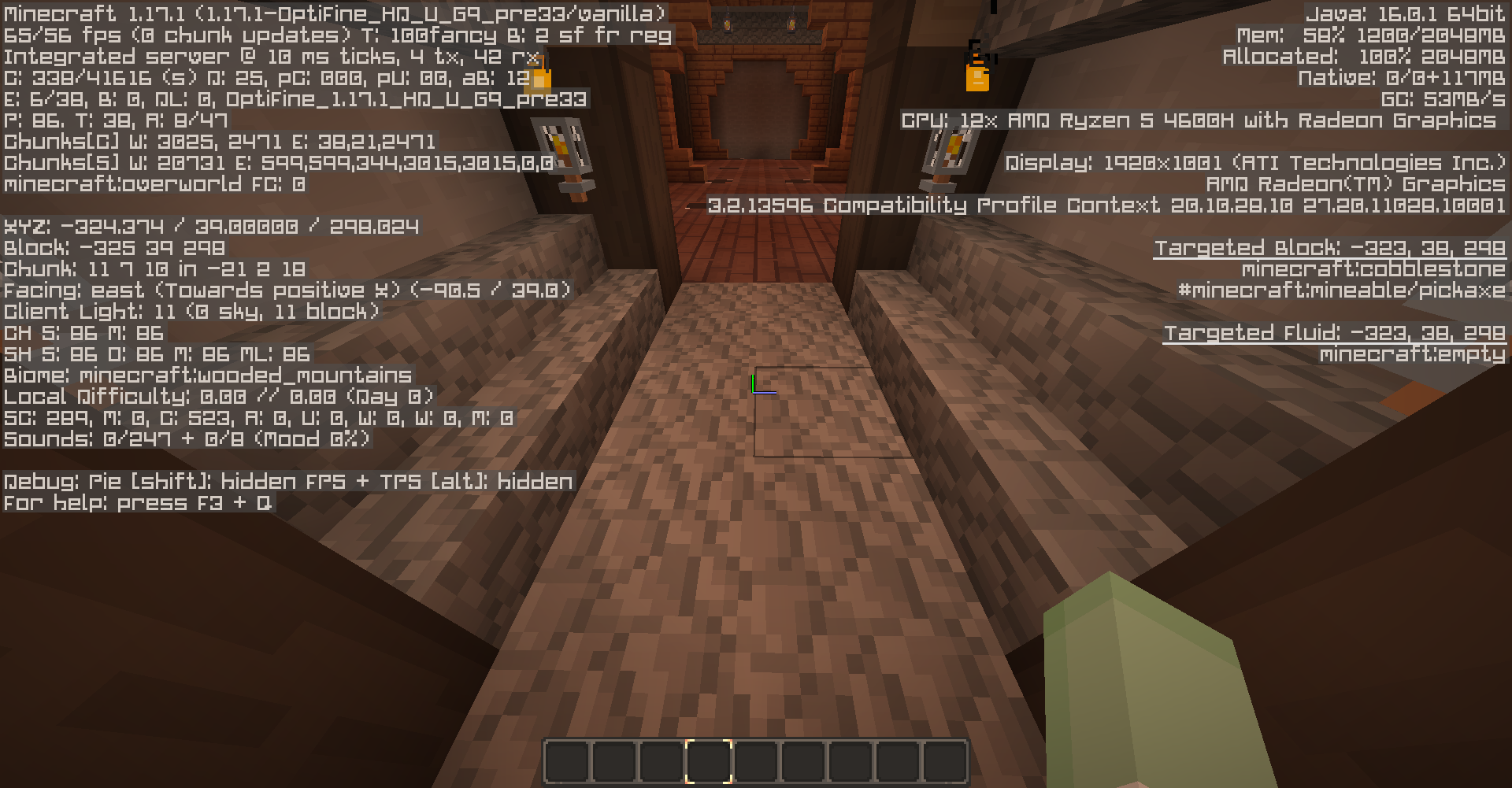Click the Display resolution info line
Viewport: 1512px width, 788px height.
[x=1255, y=164]
